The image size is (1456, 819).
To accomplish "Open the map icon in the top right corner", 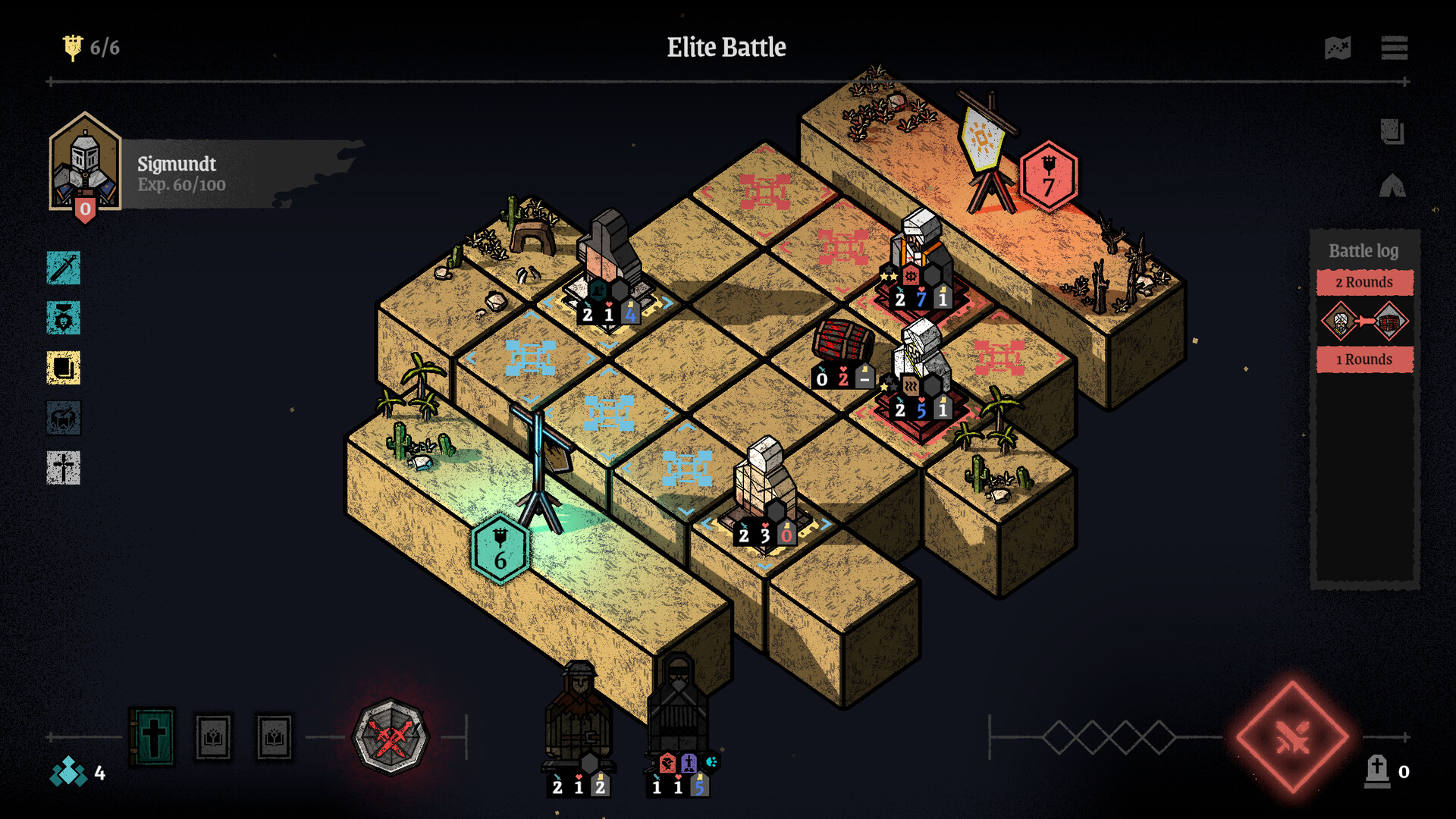I will (1339, 47).
